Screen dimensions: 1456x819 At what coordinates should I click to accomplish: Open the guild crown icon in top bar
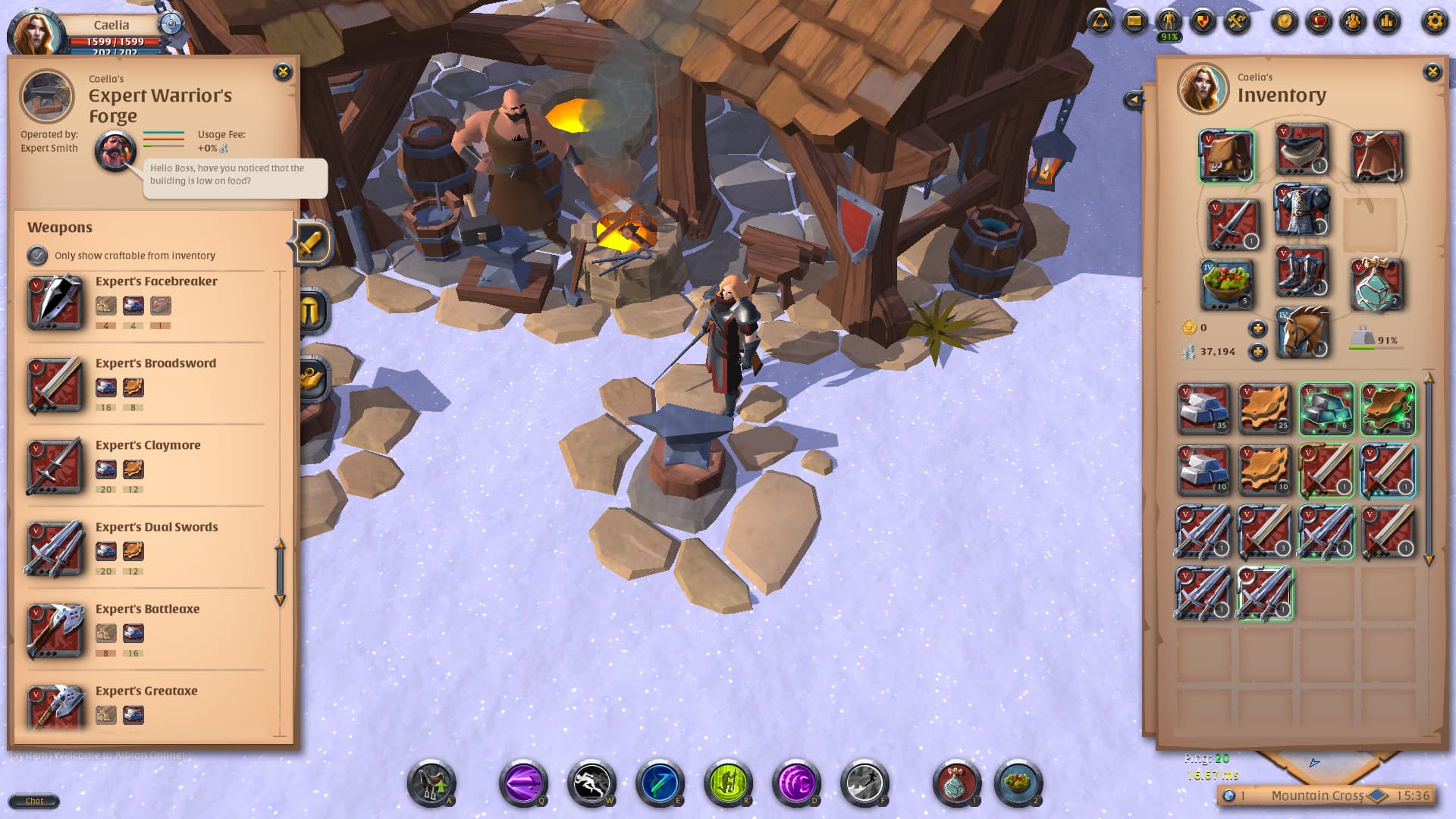click(1319, 21)
